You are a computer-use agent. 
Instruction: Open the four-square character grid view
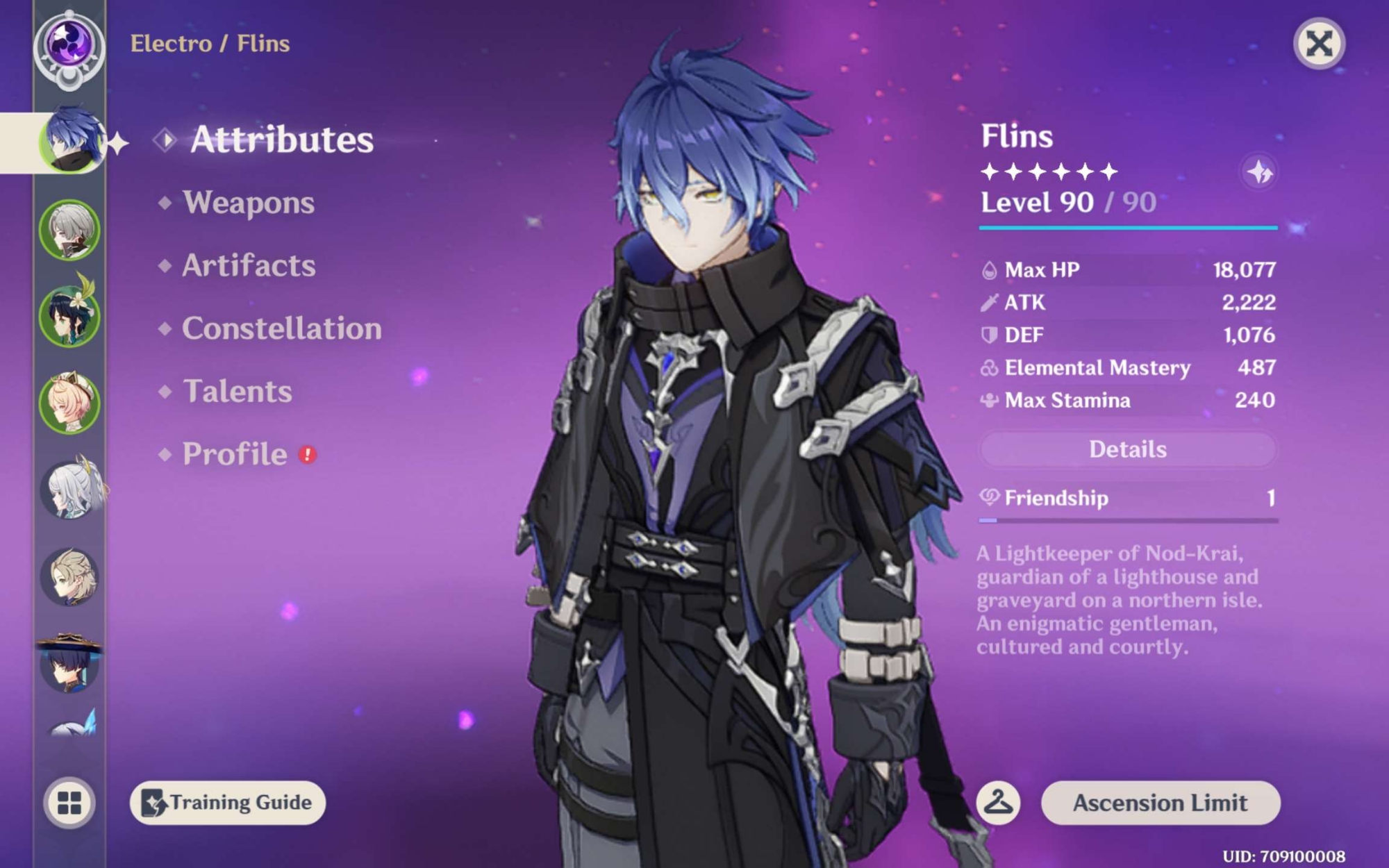click(x=69, y=803)
